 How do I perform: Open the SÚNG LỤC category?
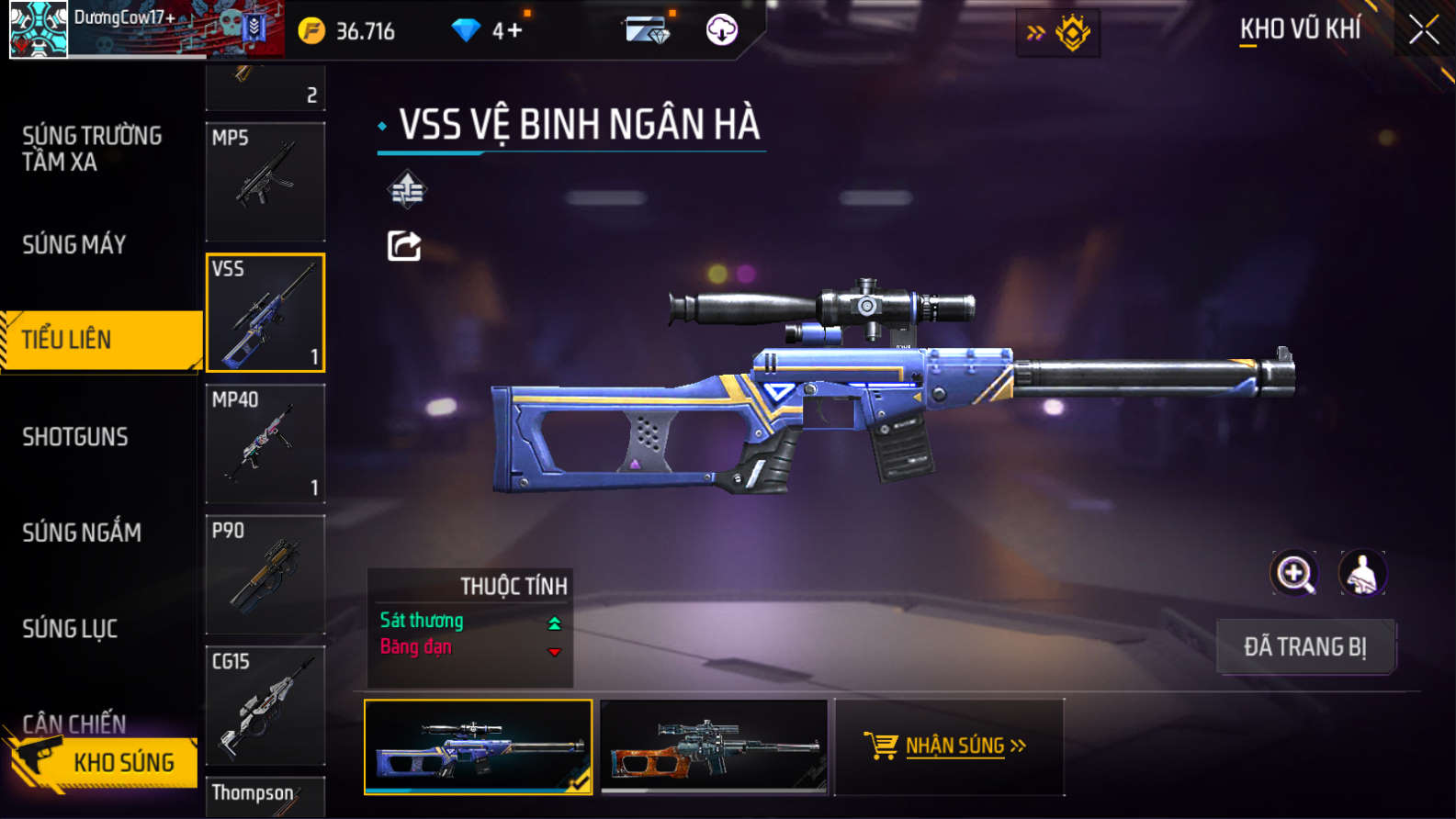pos(70,629)
